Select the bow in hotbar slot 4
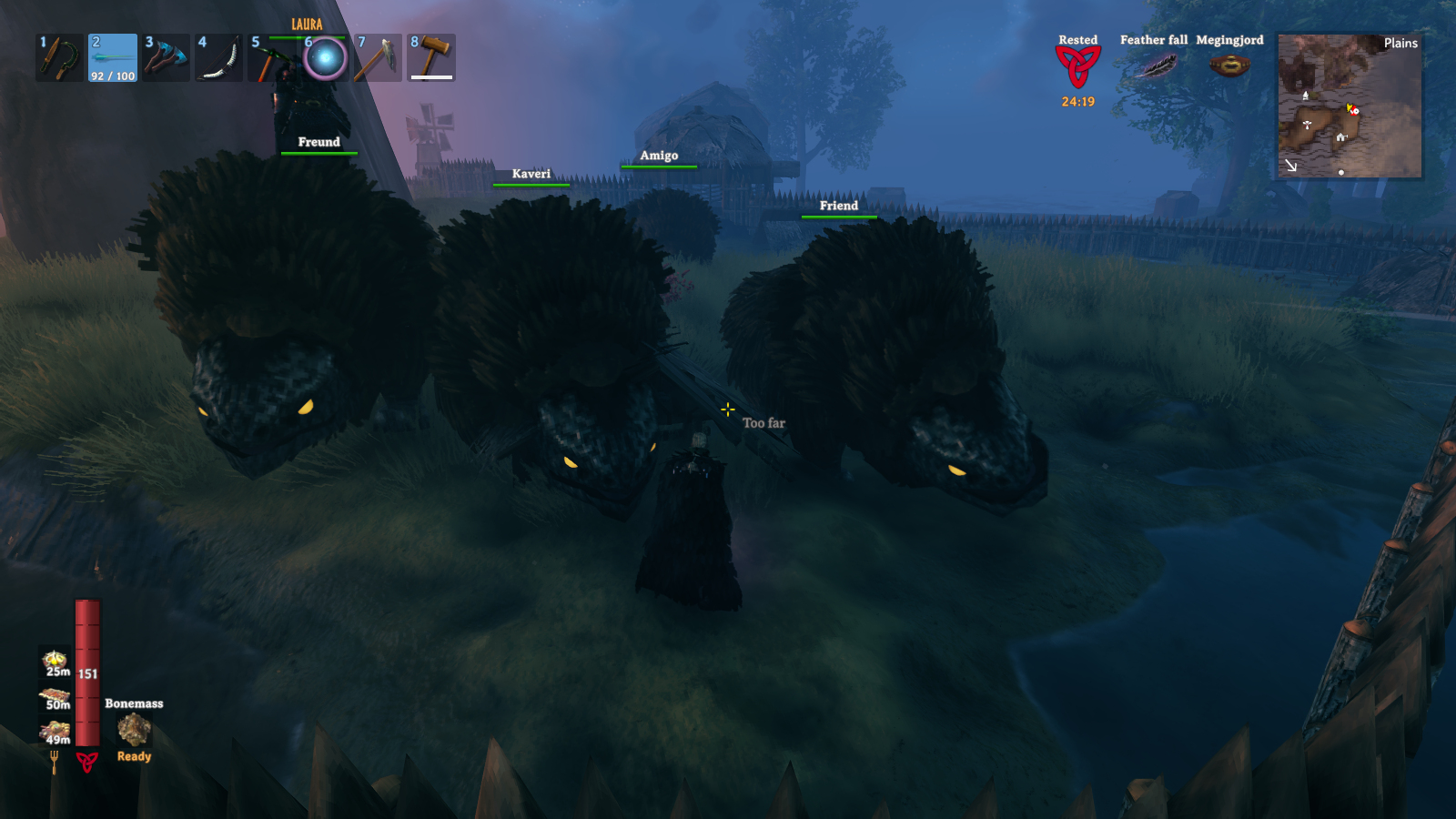The height and width of the screenshot is (819, 1456). pos(218,58)
